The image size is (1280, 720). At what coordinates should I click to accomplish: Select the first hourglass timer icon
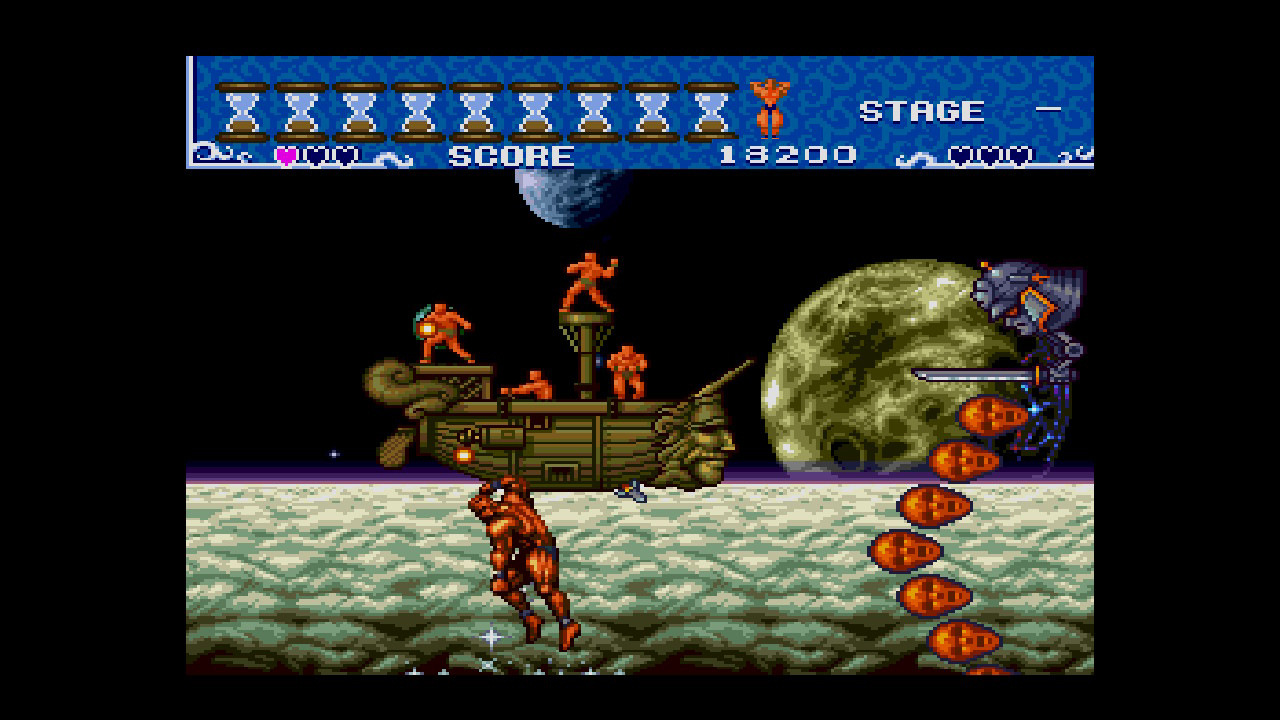(x=240, y=105)
